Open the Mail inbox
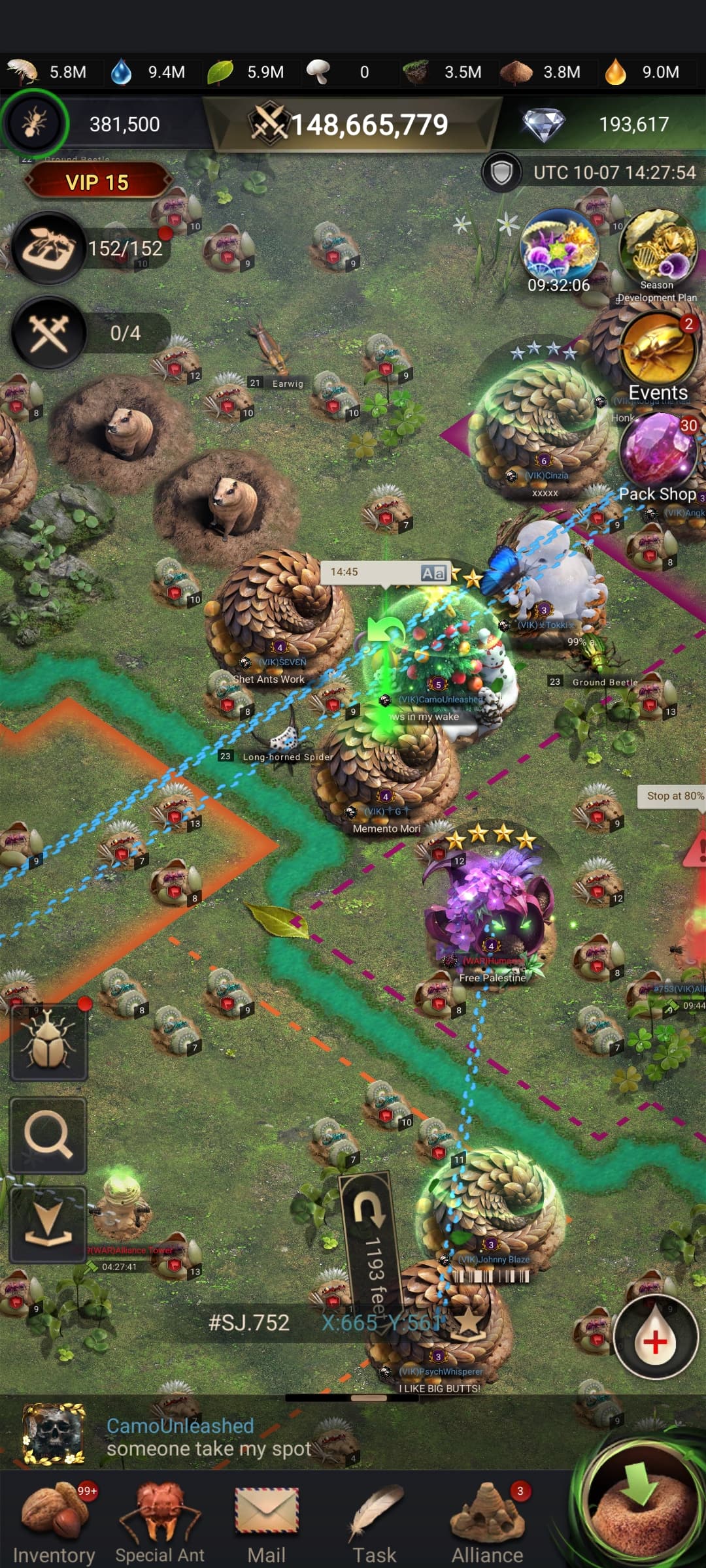Viewport: 706px width, 1568px height. coord(267,1519)
